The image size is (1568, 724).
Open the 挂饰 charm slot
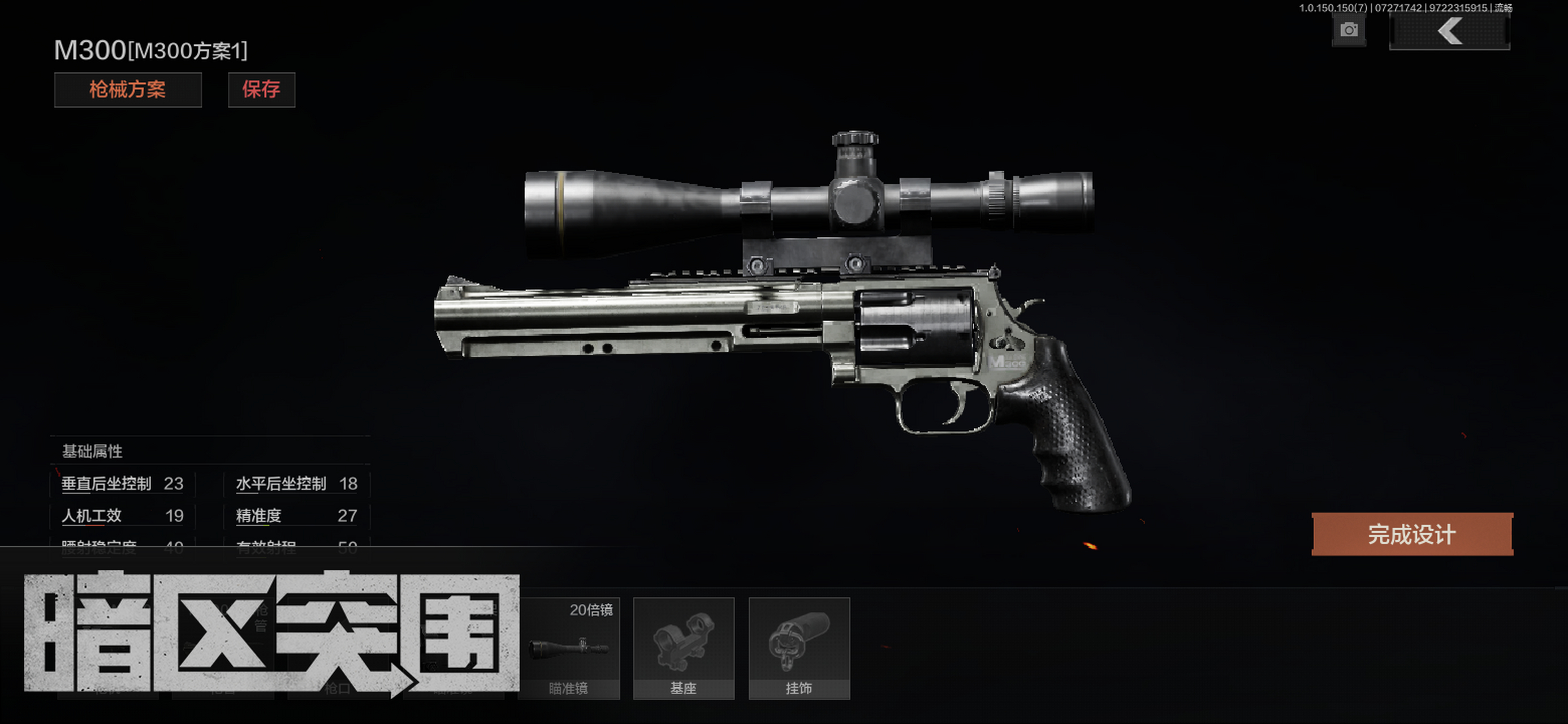[798, 648]
